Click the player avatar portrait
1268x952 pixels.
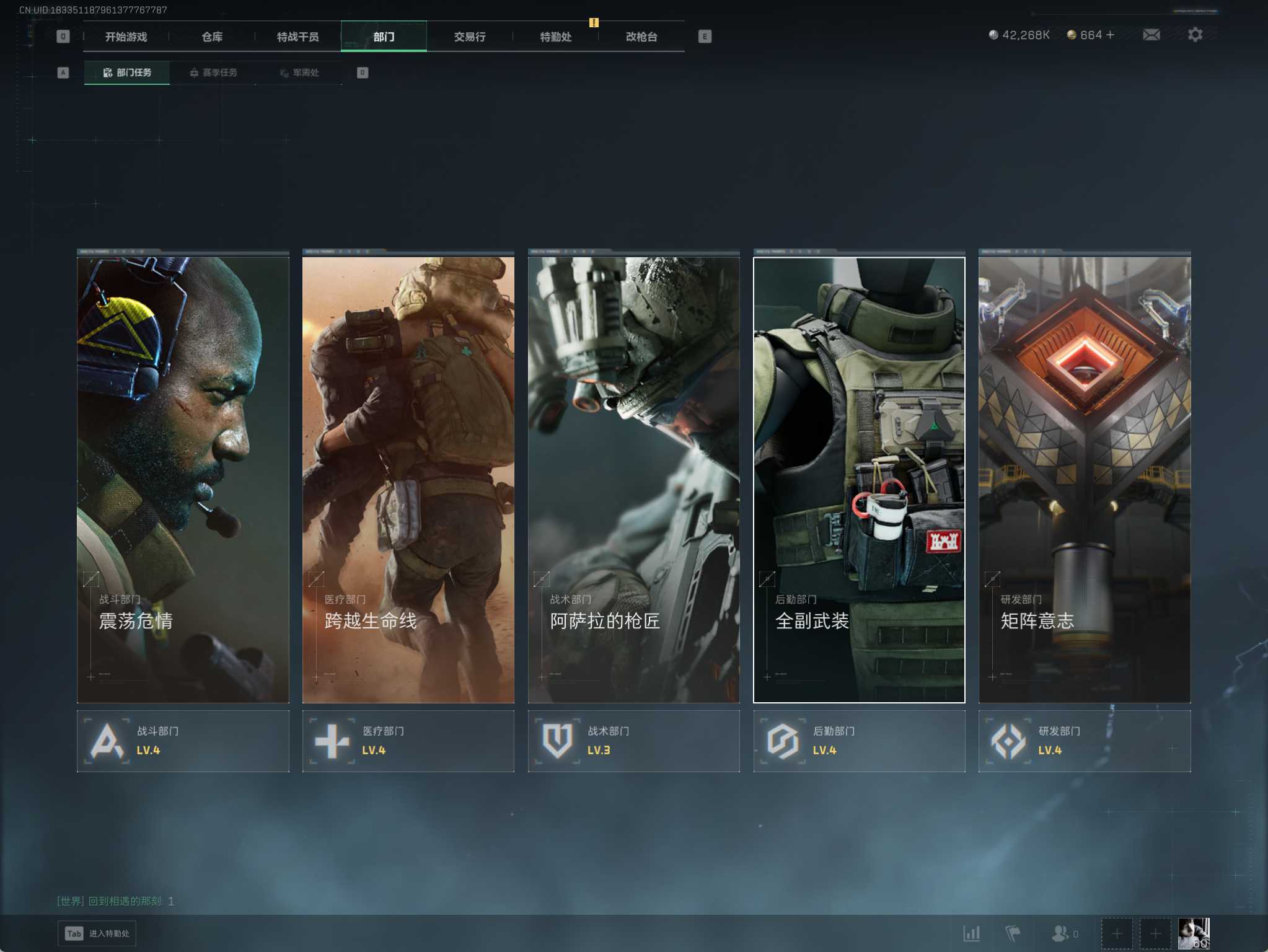pyautogui.click(x=1193, y=933)
